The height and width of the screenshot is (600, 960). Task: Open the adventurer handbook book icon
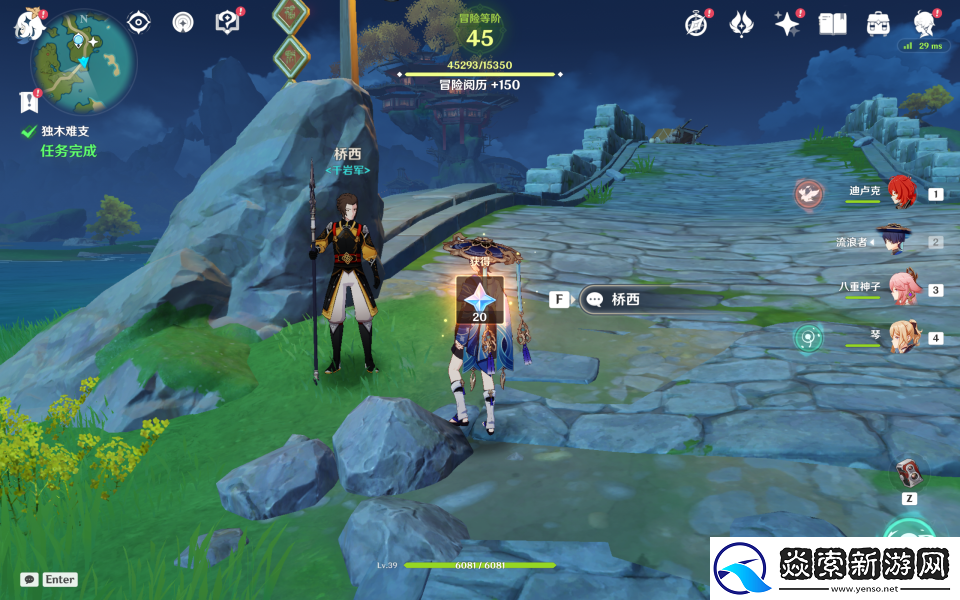[832, 23]
